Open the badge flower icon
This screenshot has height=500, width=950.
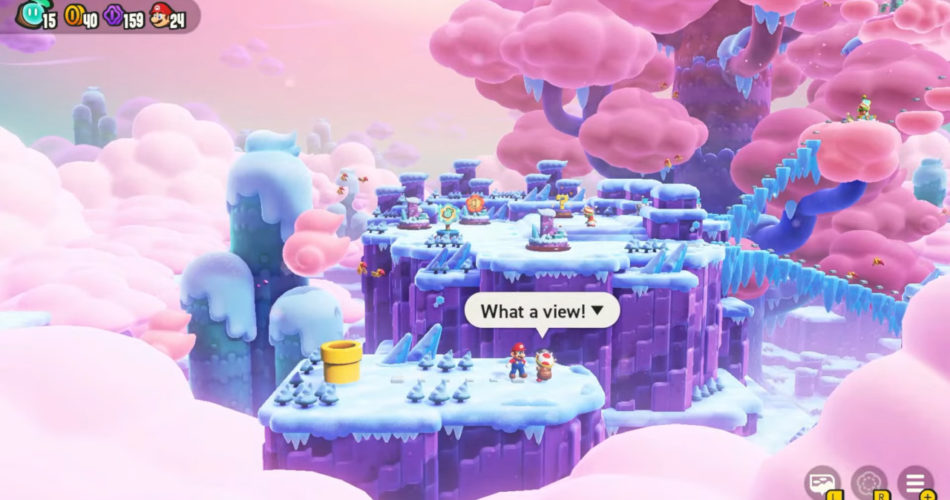point(869,482)
